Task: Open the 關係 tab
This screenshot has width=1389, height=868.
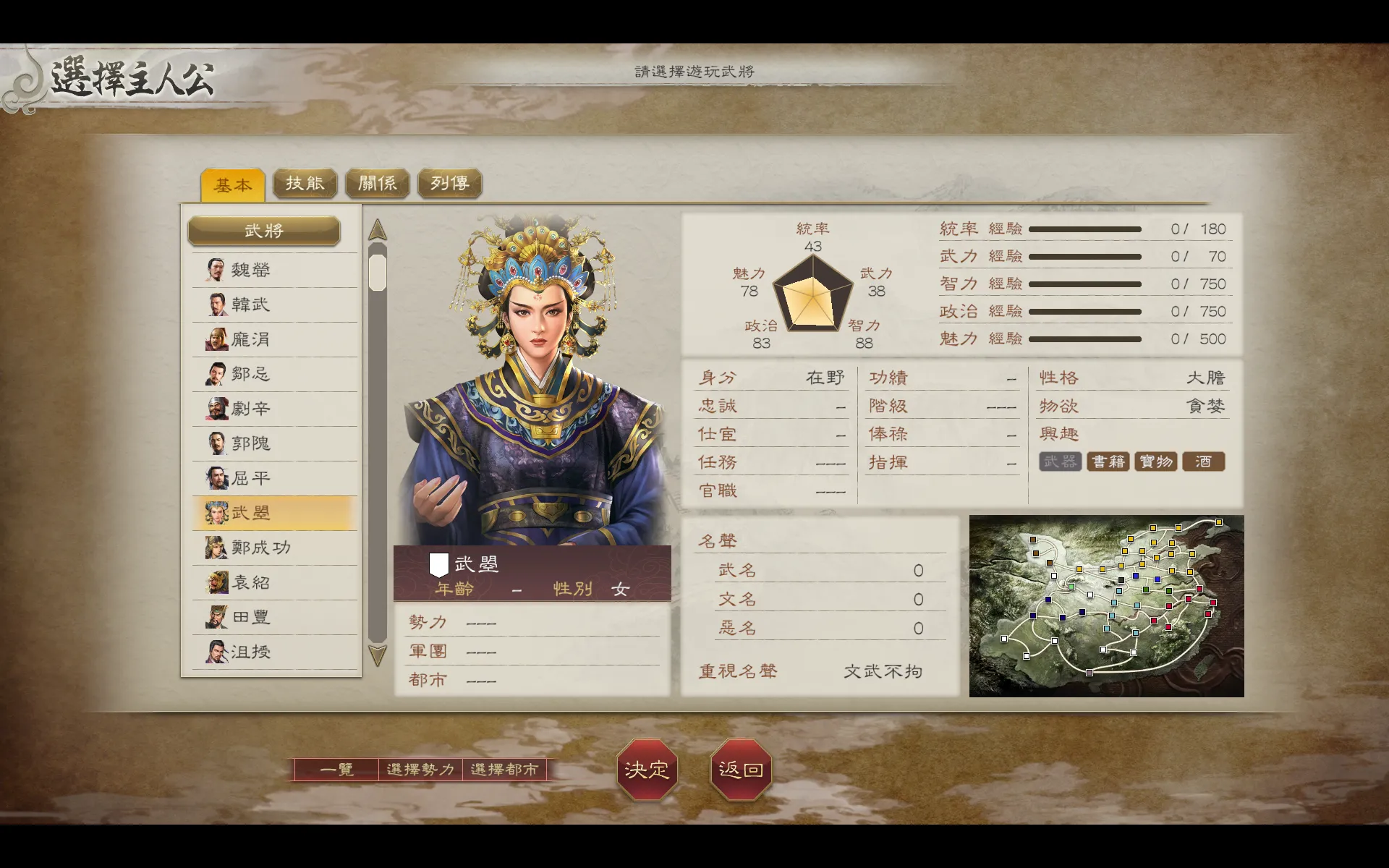Action: click(377, 183)
